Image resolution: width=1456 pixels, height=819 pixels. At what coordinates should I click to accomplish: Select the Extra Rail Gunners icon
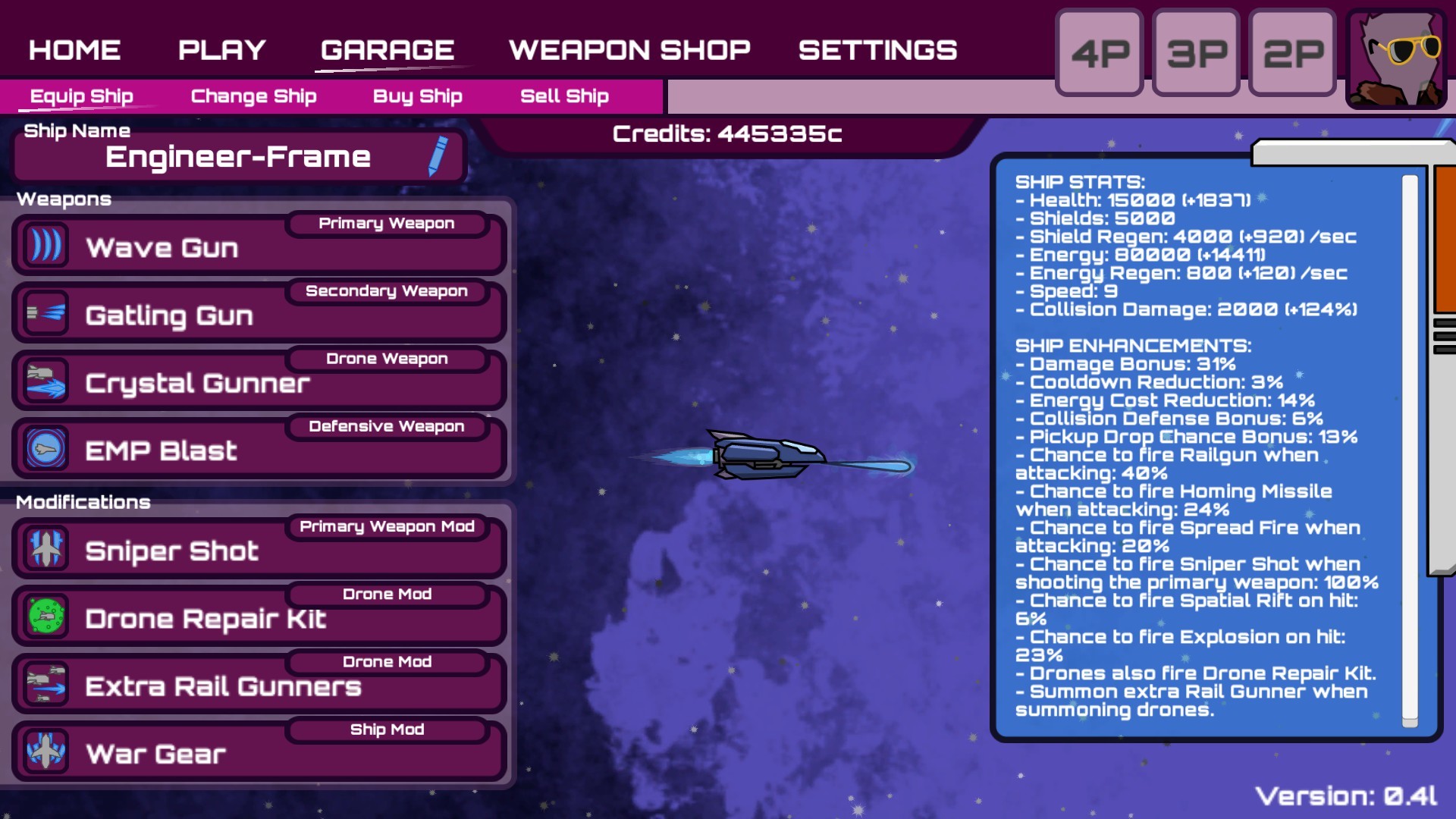pos(45,683)
